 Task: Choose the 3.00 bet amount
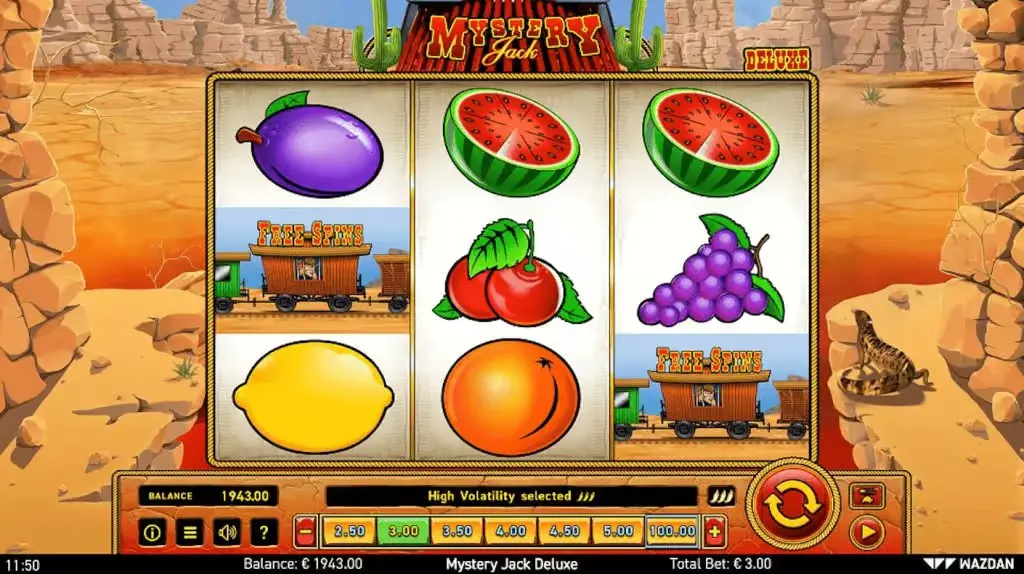(x=403, y=531)
